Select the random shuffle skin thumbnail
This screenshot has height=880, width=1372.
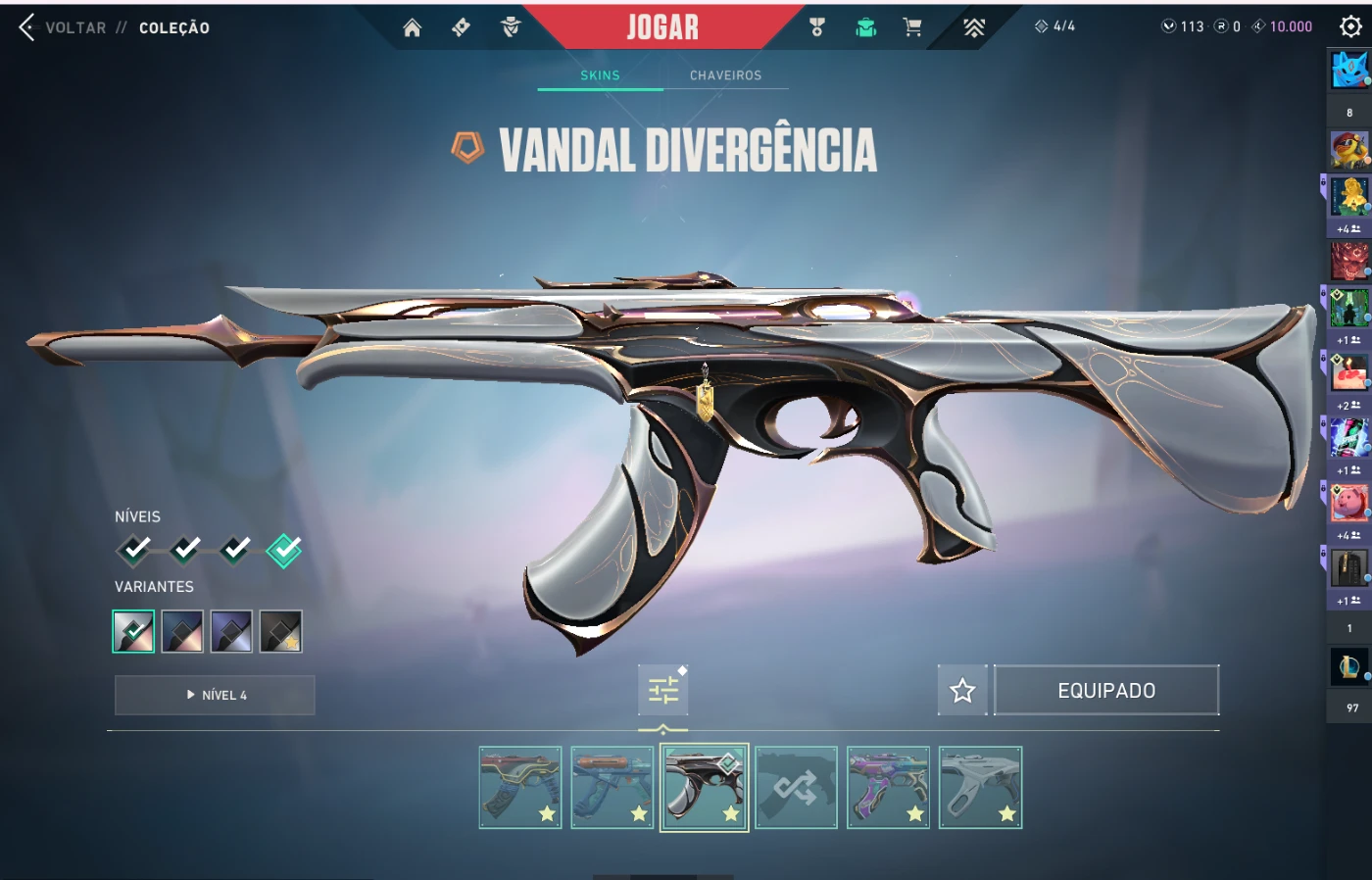click(x=796, y=788)
